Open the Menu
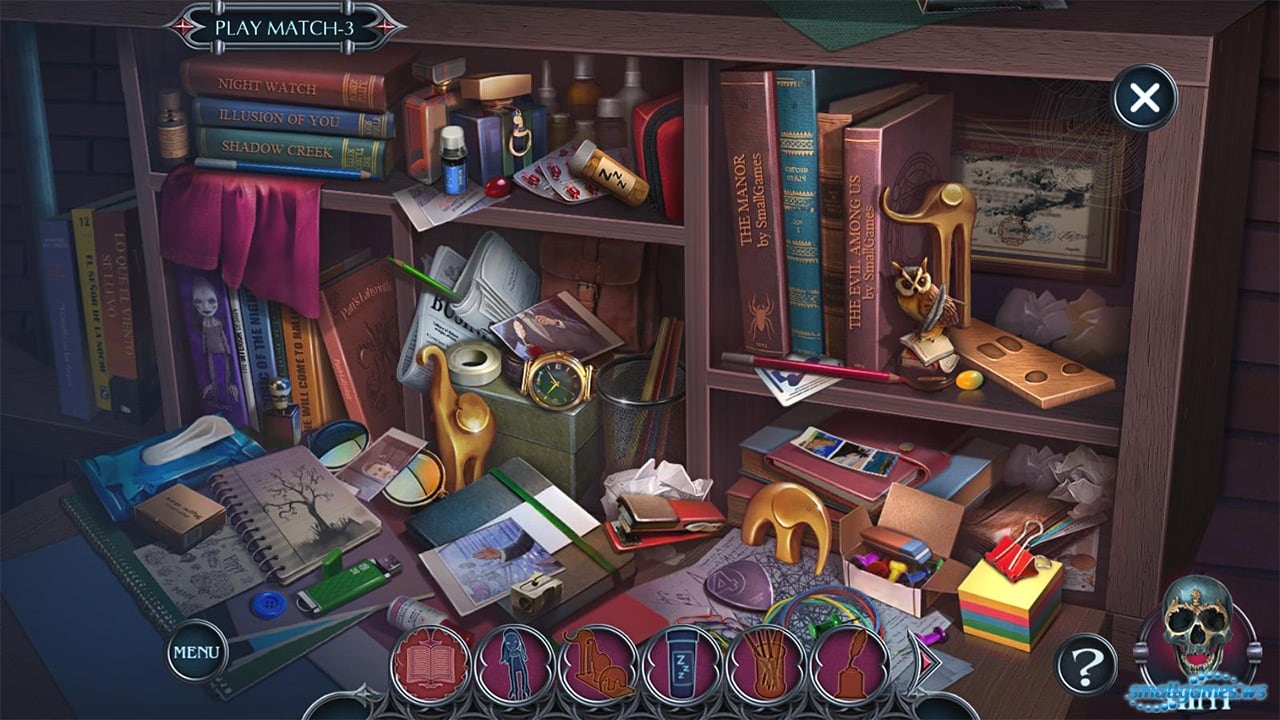1280x720 pixels. tap(197, 651)
